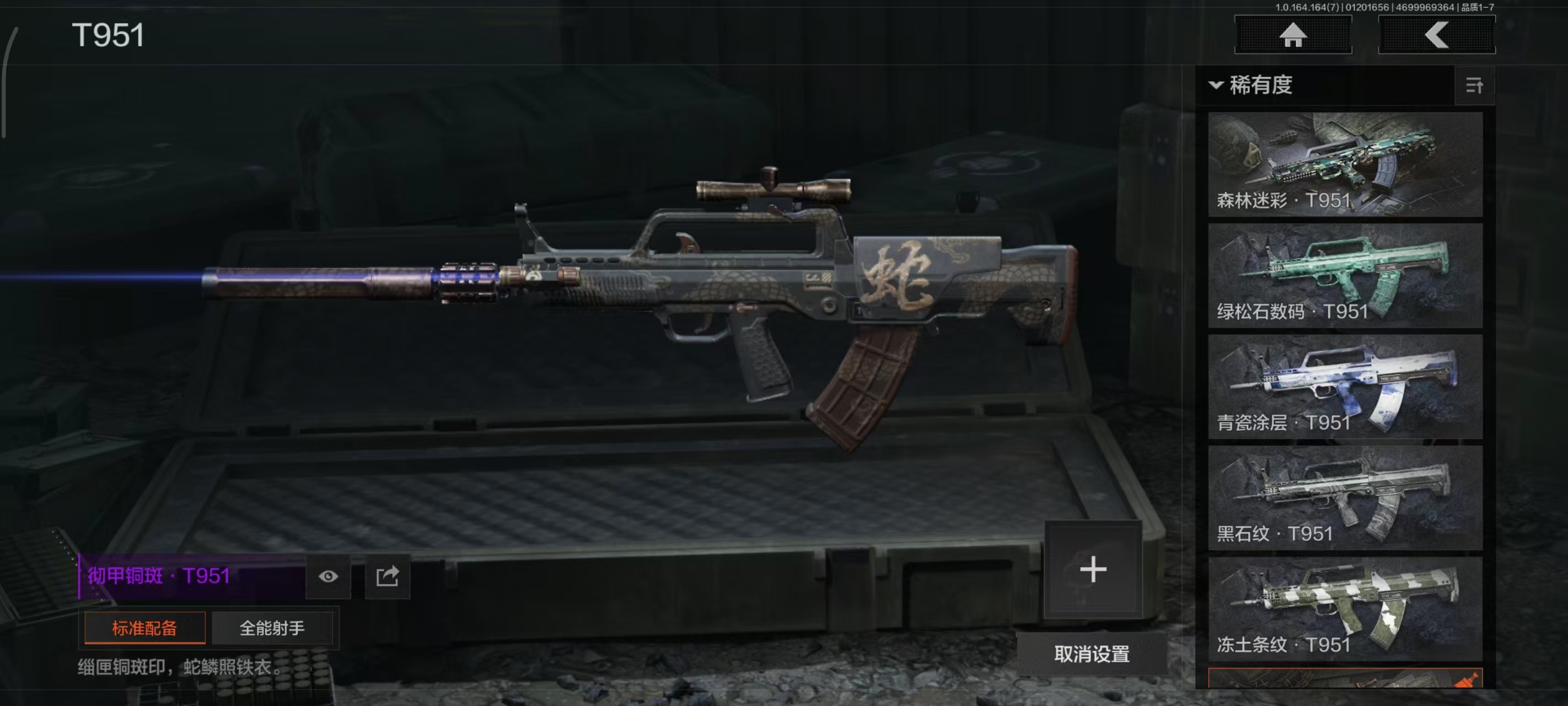Image resolution: width=1568 pixels, height=706 pixels.
Task: Click the 取消设置 button
Action: pos(1092,654)
